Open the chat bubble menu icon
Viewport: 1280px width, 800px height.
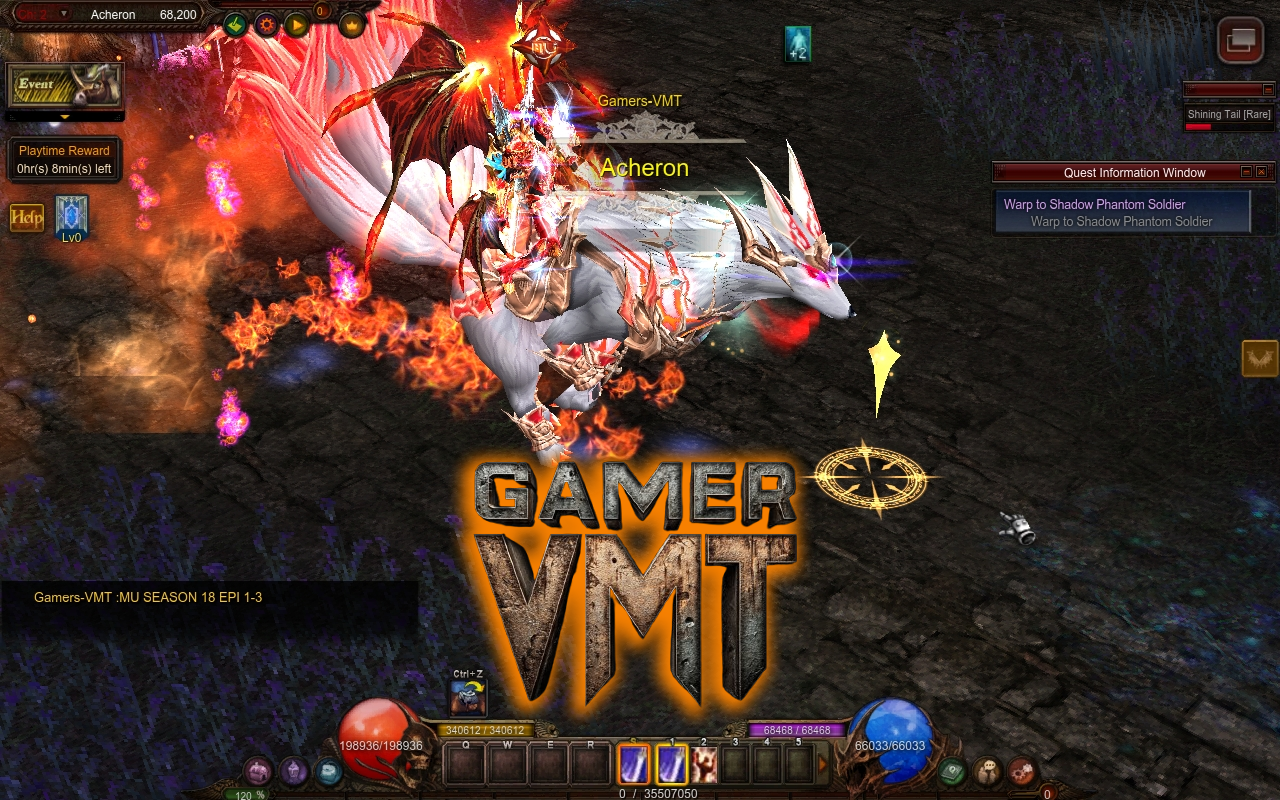(x=988, y=771)
